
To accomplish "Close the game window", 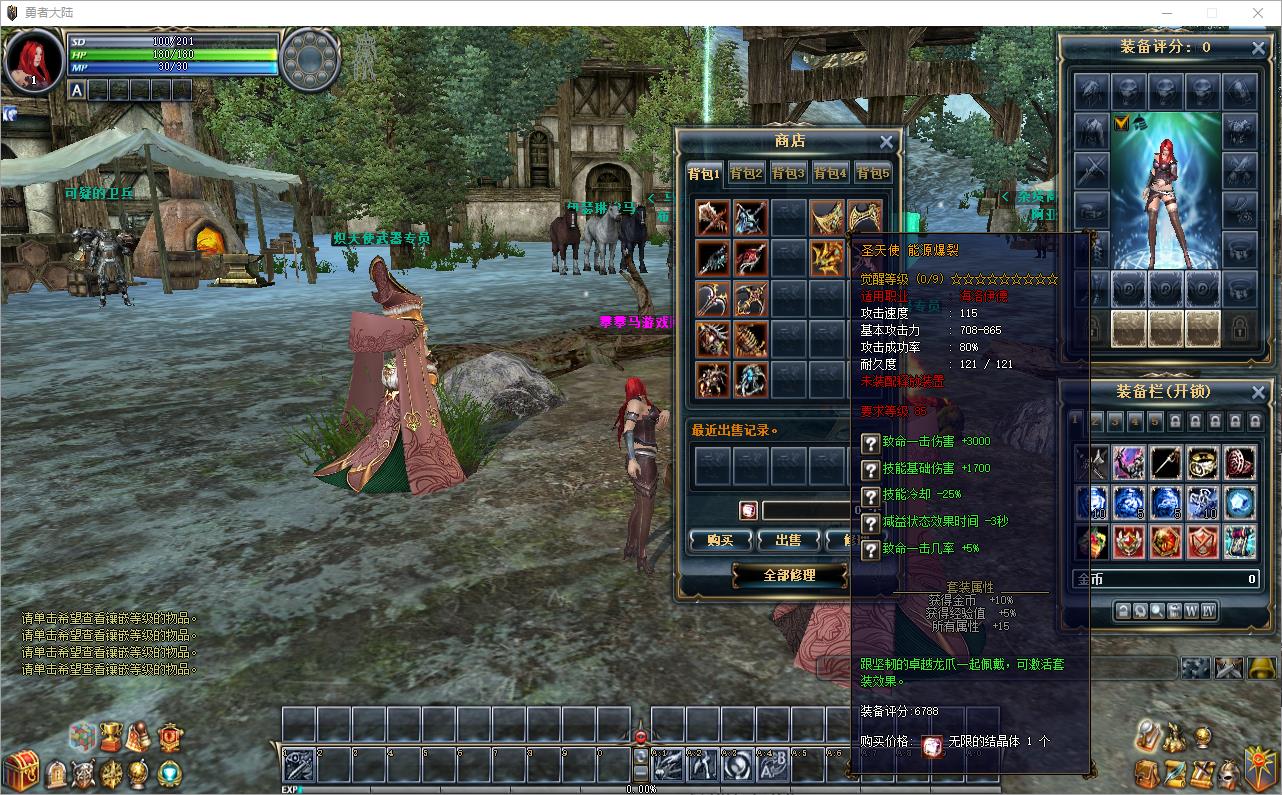I will pos(1258,13).
